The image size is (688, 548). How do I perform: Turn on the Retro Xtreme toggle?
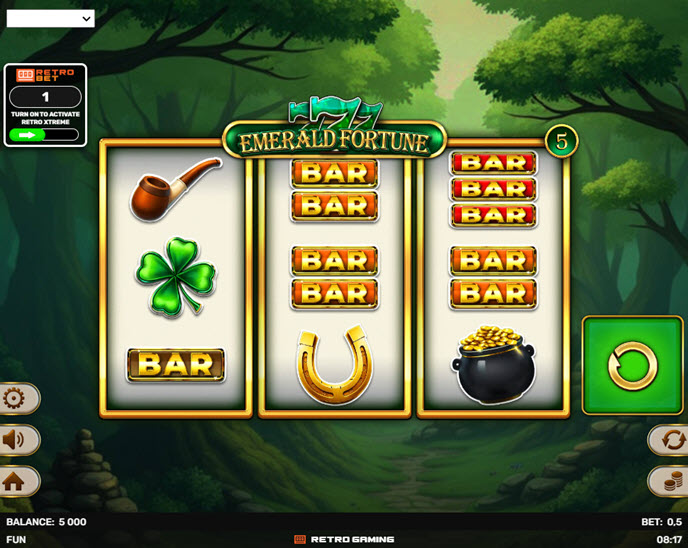click(x=44, y=134)
